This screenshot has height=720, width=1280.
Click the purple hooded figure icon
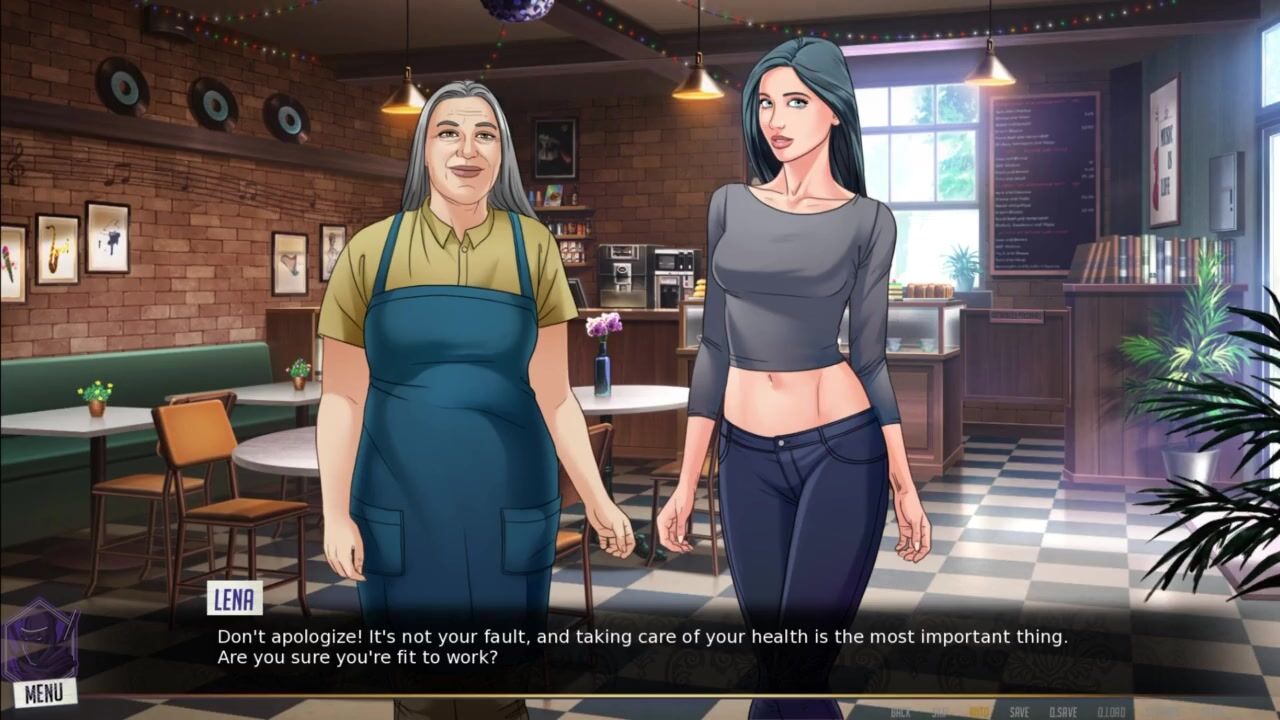coord(40,642)
